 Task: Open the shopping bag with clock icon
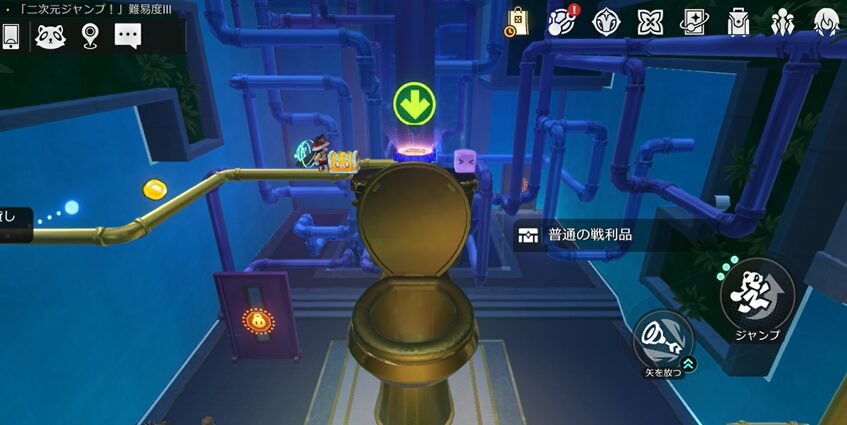(517, 21)
